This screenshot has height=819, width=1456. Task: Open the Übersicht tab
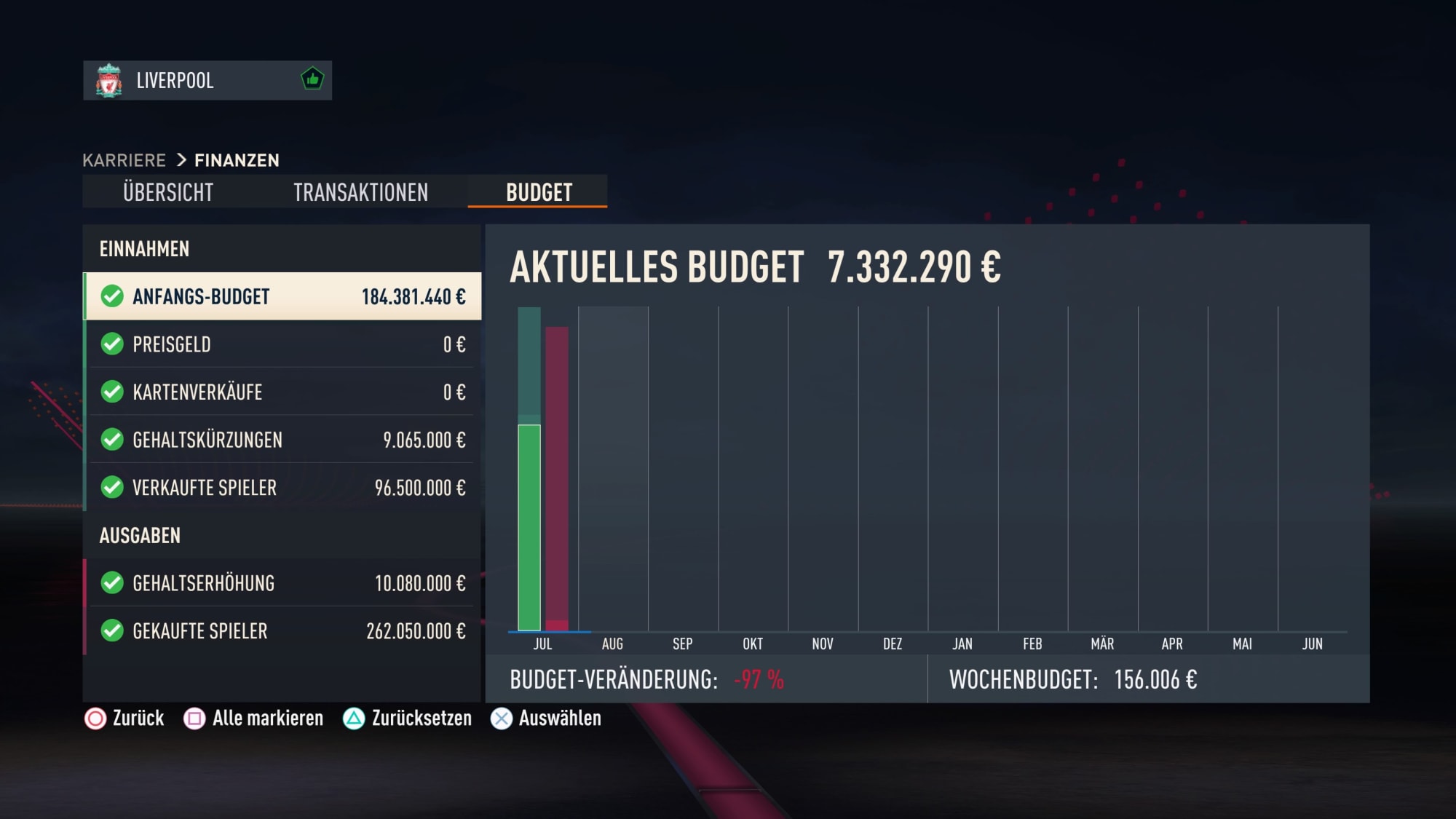(x=169, y=192)
